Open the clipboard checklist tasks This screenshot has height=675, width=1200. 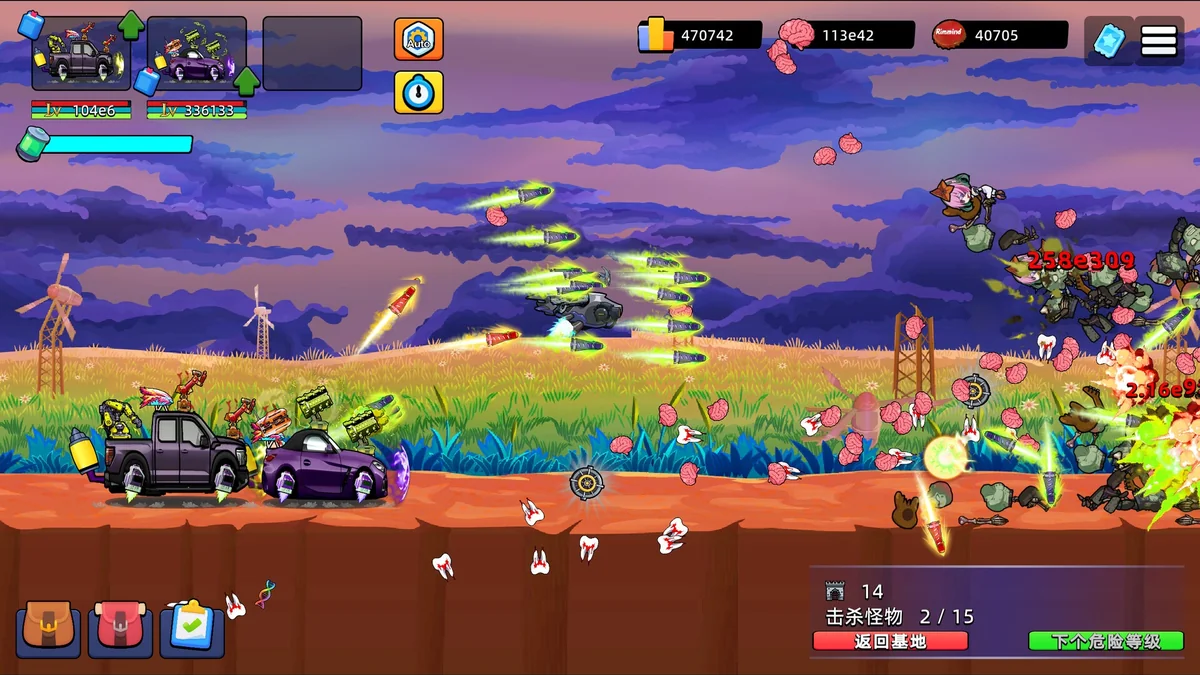point(192,629)
